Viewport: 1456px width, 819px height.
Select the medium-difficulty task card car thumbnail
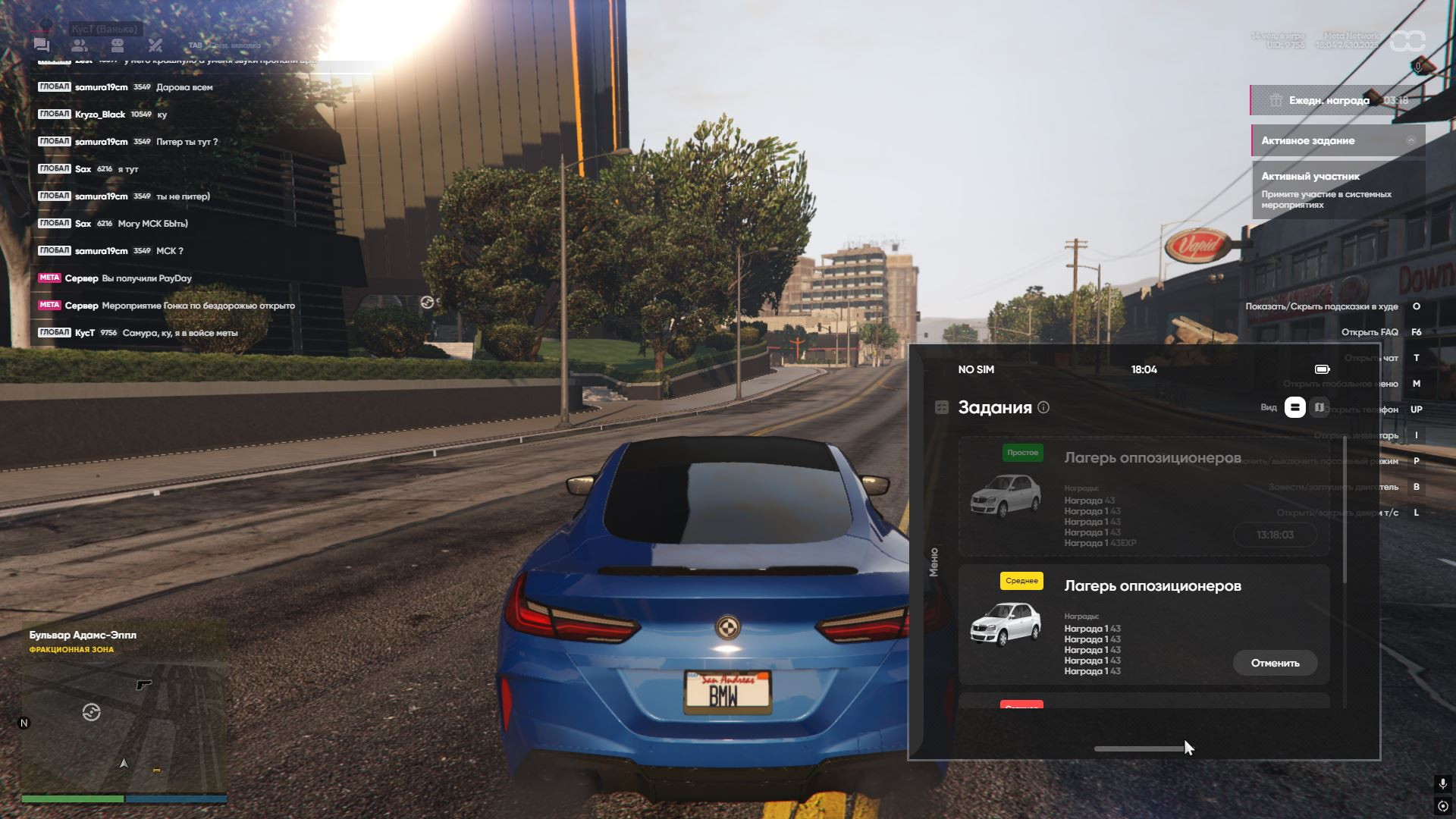1006,623
